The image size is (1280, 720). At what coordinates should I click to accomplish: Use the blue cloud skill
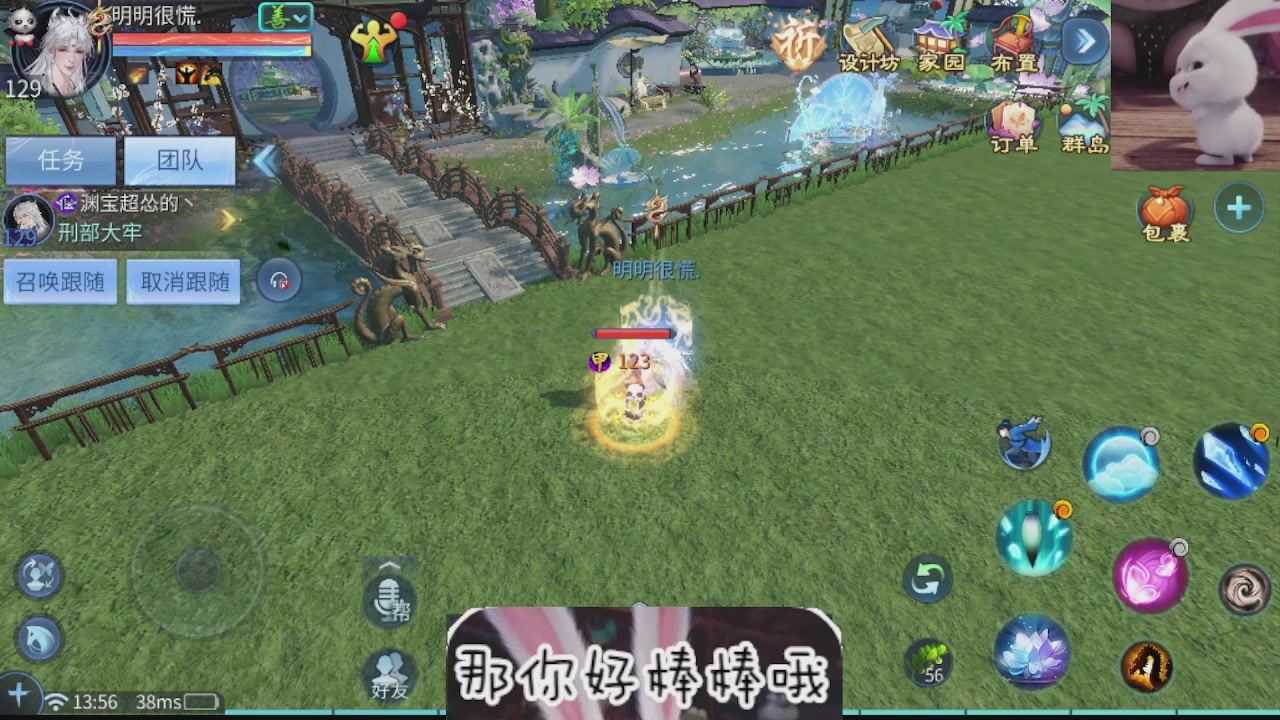pos(1122,463)
